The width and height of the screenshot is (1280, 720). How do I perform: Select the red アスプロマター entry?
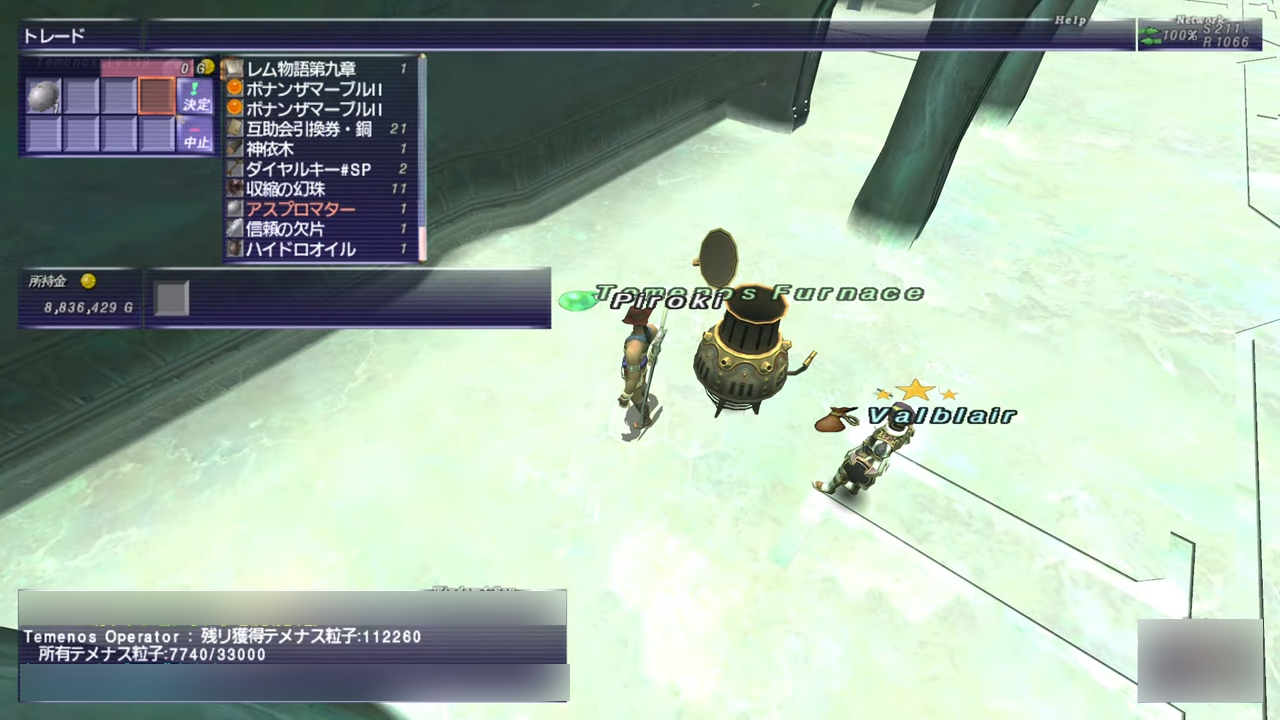(300, 209)
